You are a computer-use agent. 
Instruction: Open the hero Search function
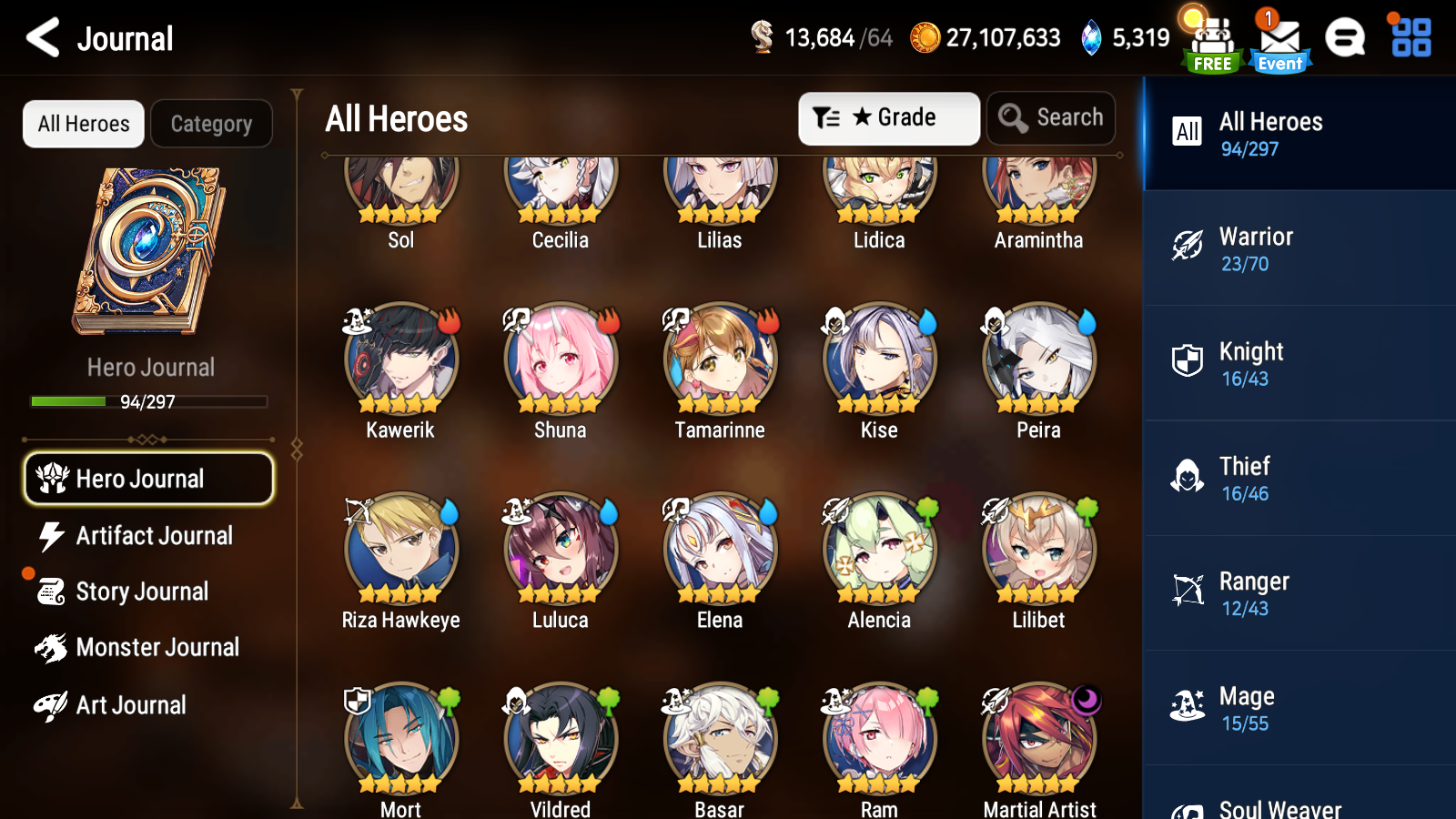click(x=1050, y=117)
